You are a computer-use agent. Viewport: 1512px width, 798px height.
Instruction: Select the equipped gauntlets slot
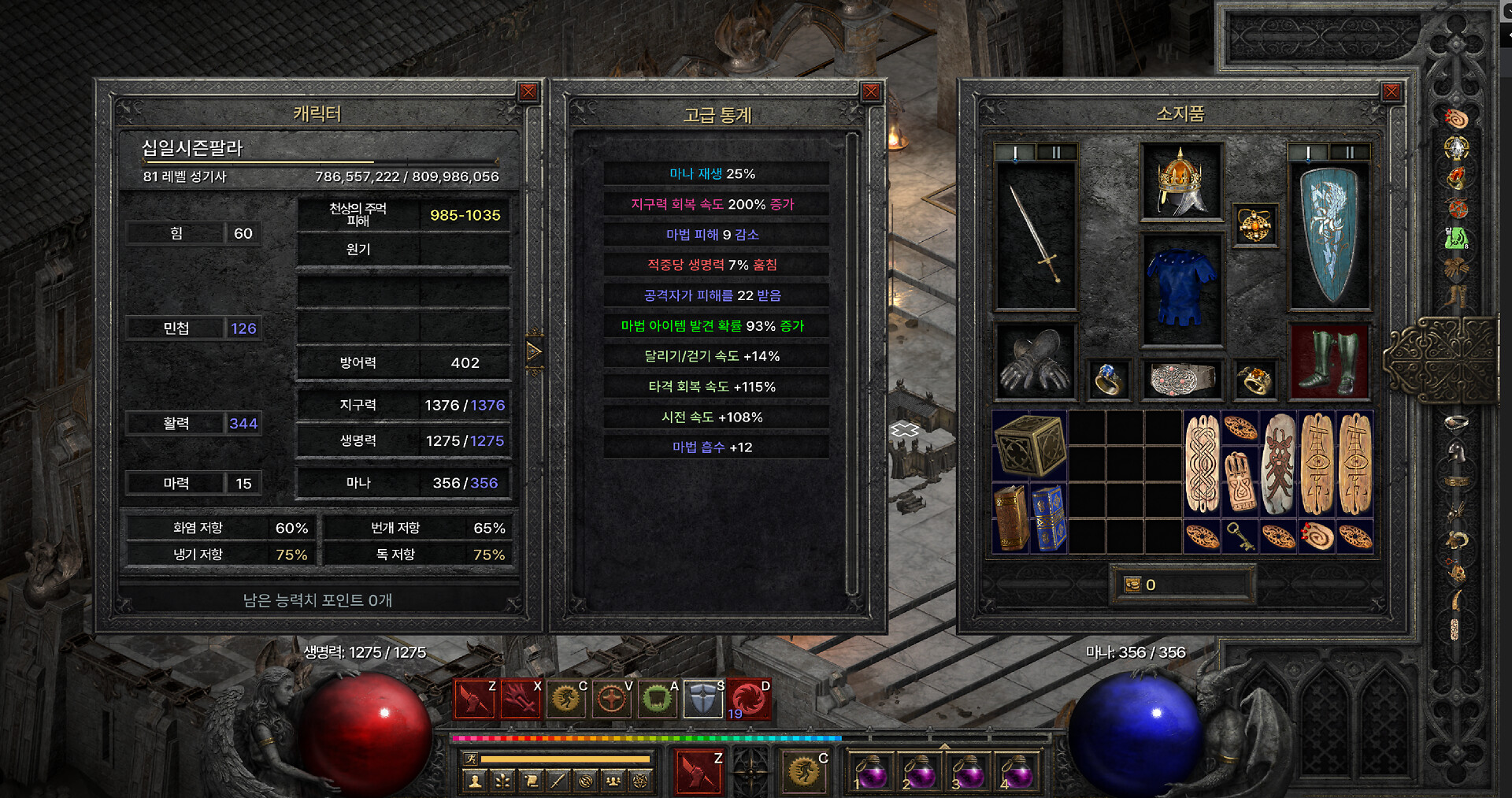(1036, 362)
